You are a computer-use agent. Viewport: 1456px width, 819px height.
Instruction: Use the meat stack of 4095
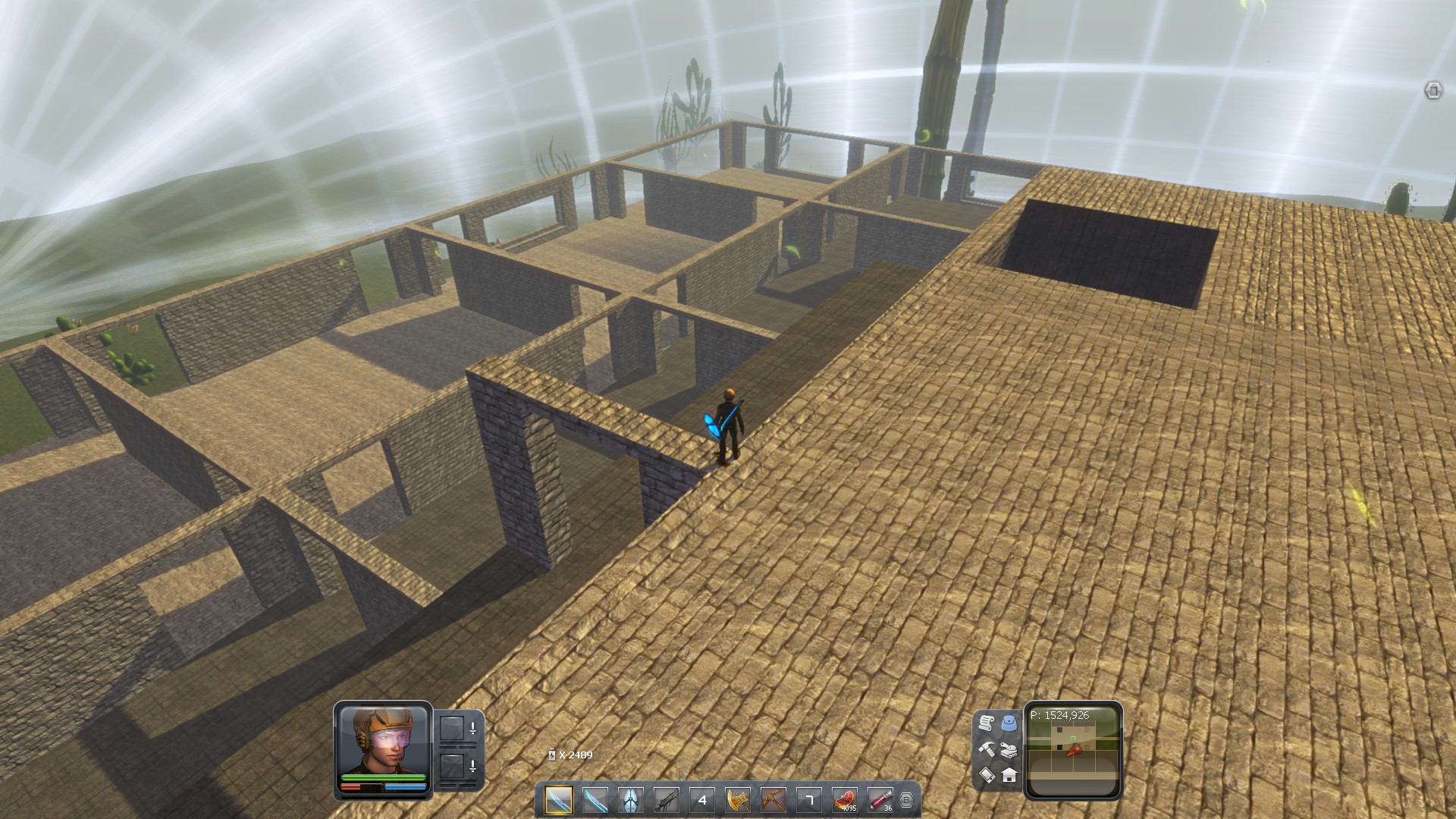click(844, 800)
